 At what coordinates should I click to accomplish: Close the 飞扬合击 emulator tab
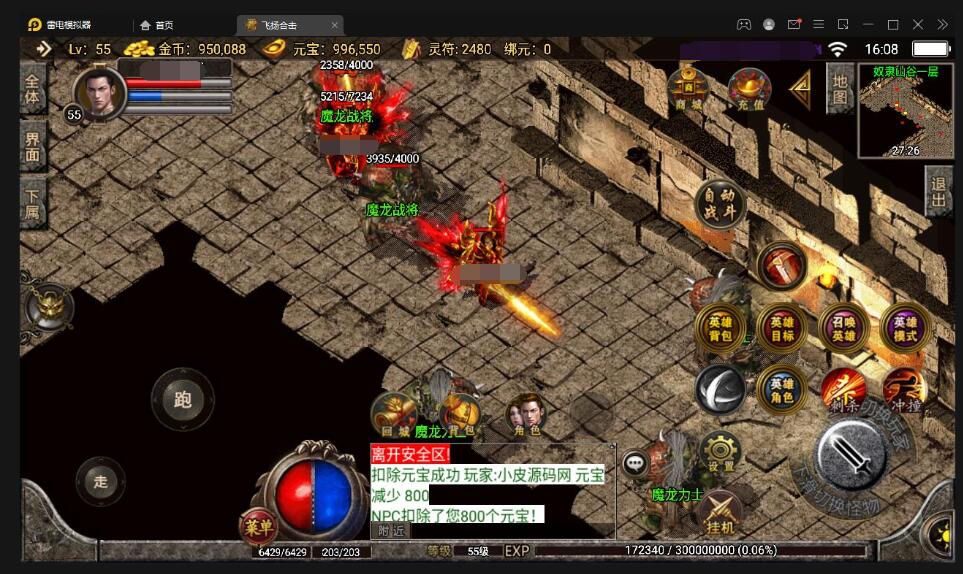(334, 25)
